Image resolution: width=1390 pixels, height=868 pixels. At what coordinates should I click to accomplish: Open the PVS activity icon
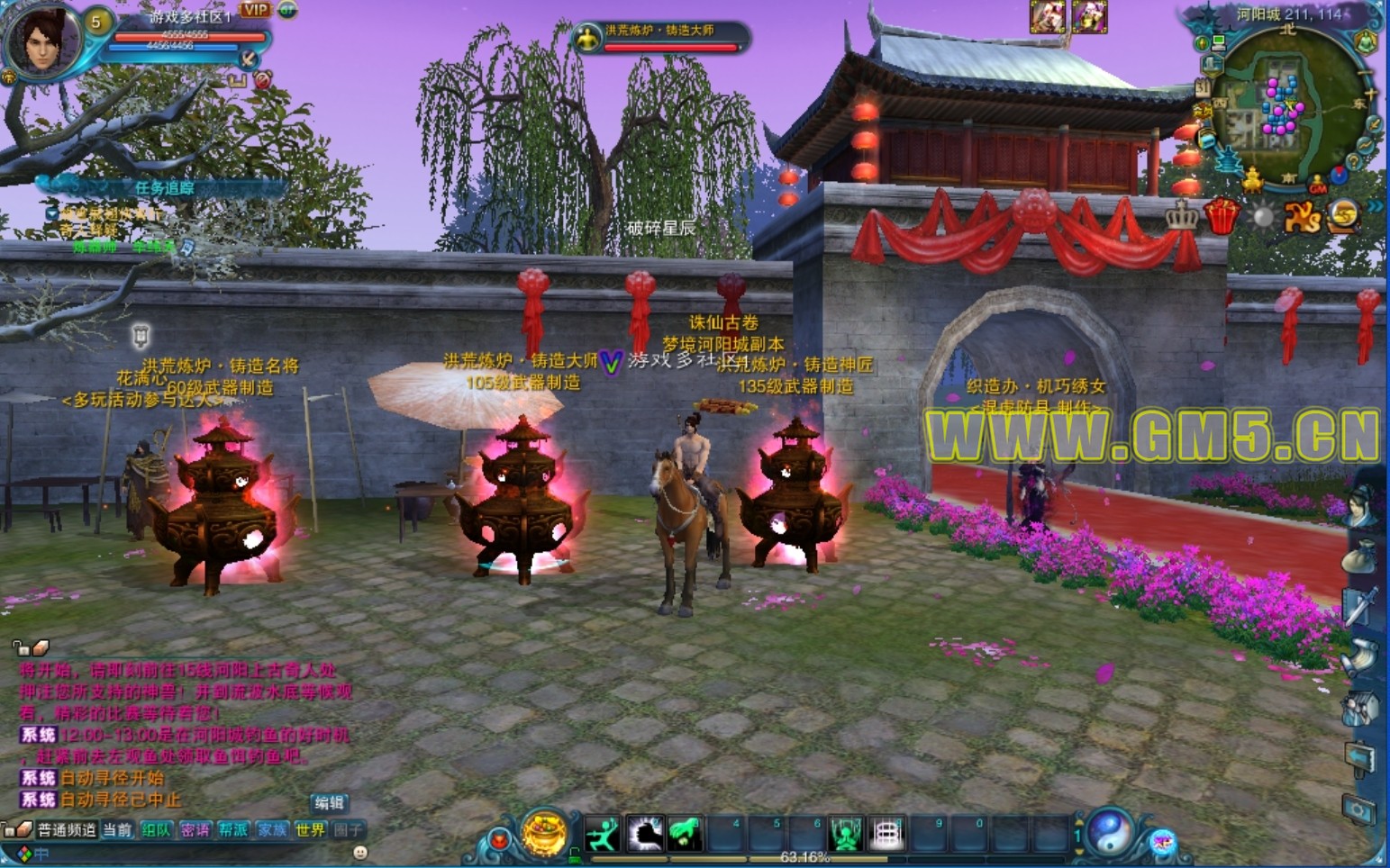coord(1303,217)
